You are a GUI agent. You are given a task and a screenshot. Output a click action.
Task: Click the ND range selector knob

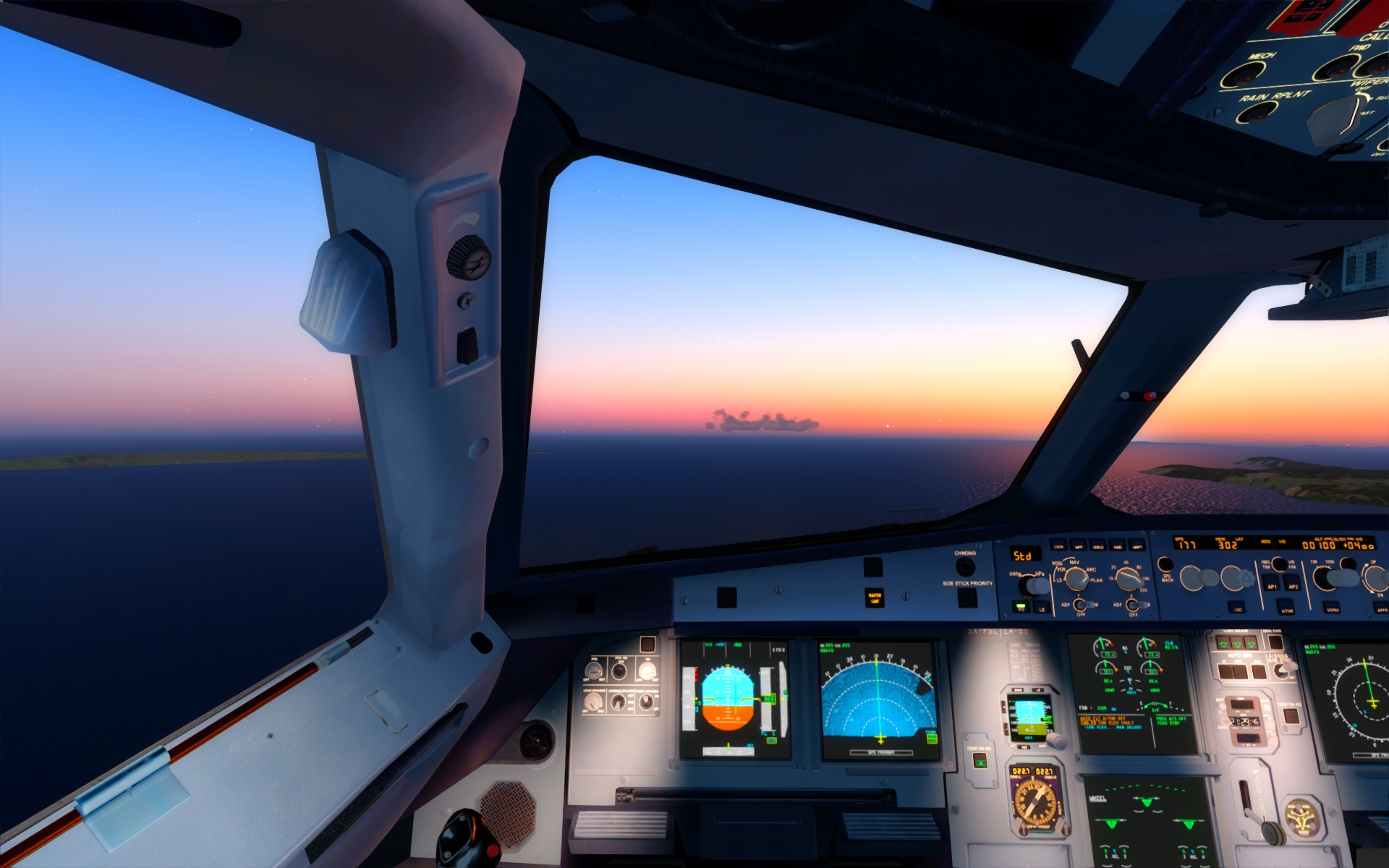click(x=1128, y=578)
